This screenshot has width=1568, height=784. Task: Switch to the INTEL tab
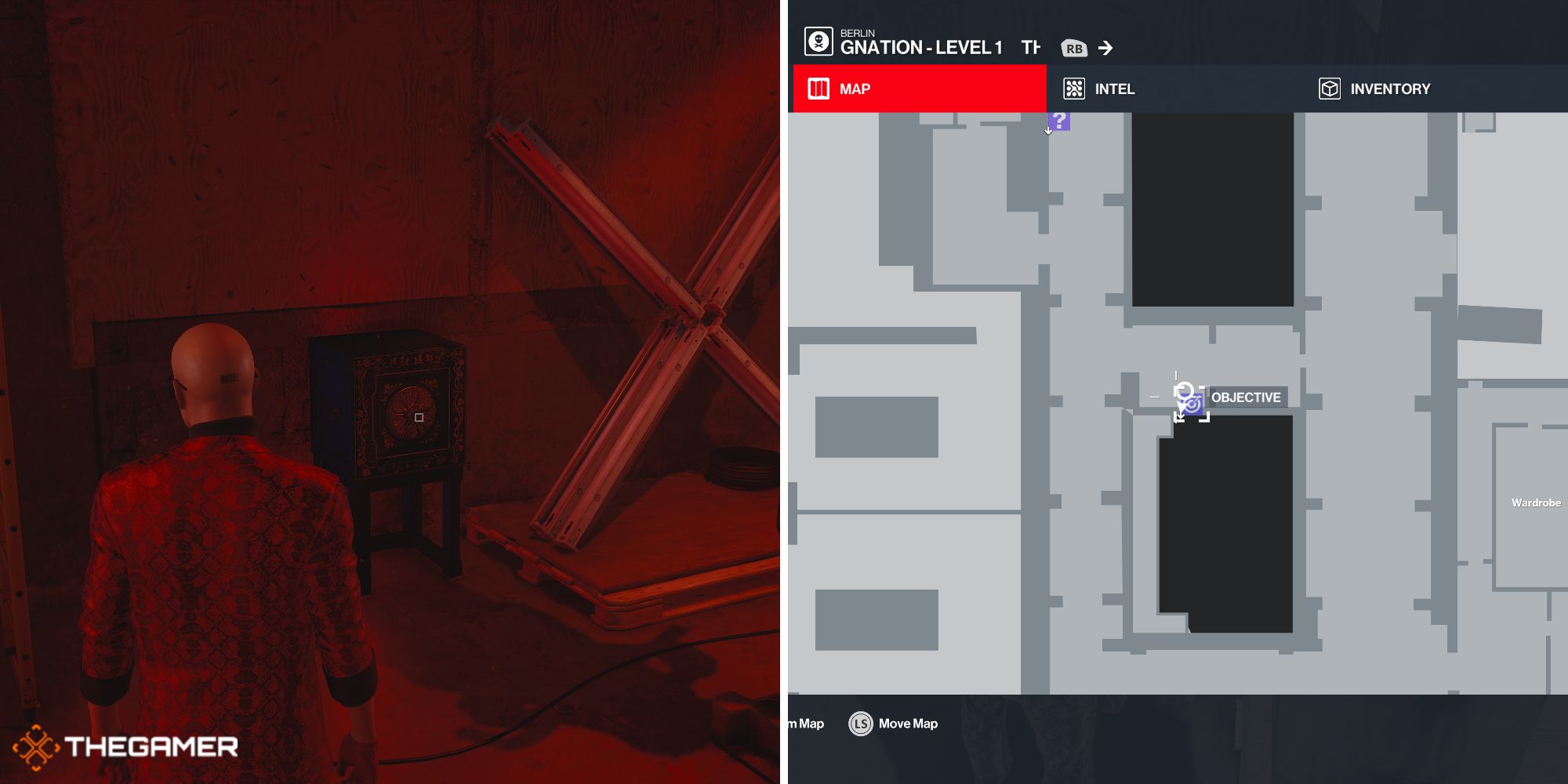[x=1114, y=89]
